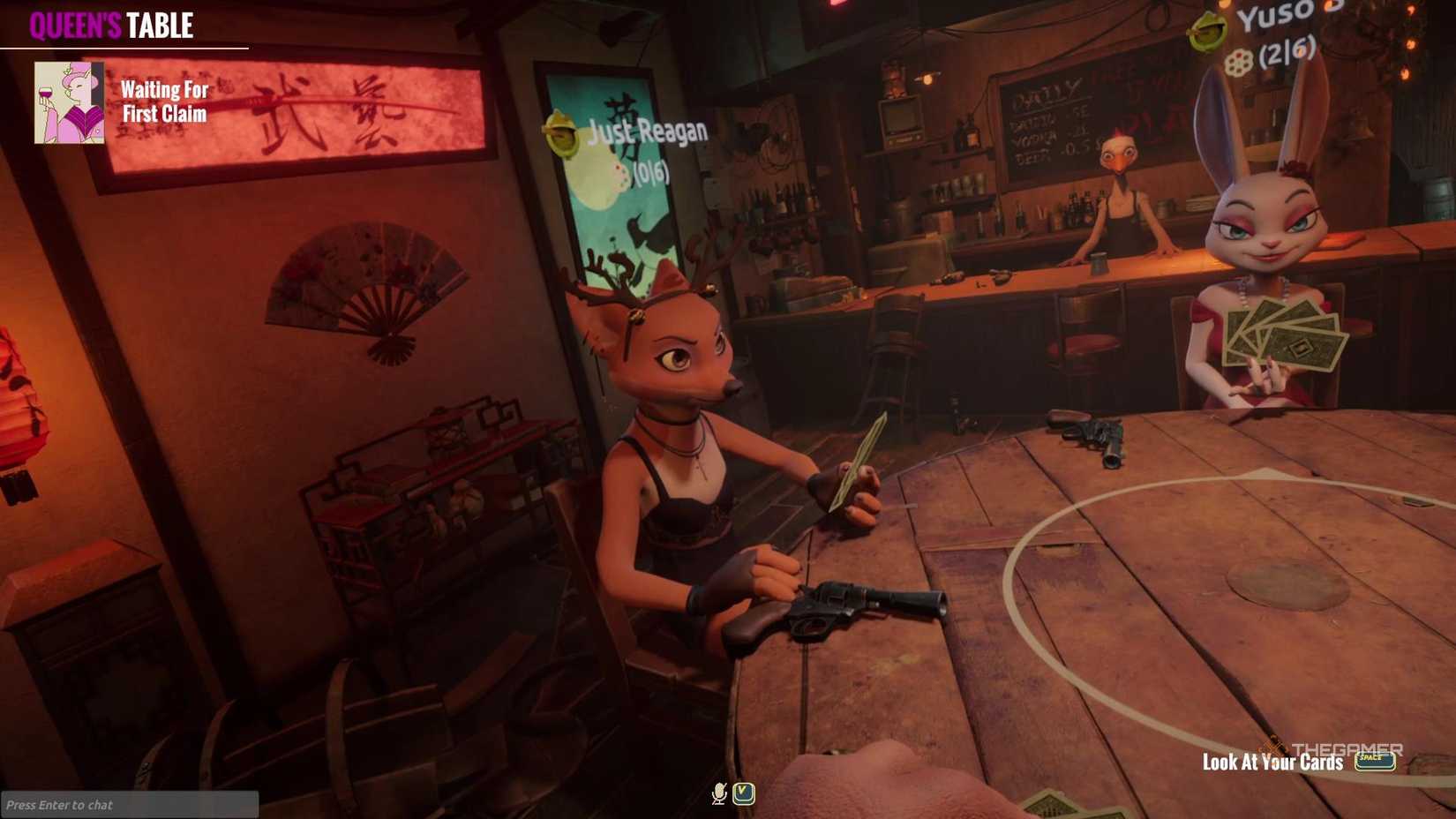Image resolution: width=1456 pixels, height=819 pixels.
Task: Toggle voice activation with the V indicator
Action: (x=744, y=793)
